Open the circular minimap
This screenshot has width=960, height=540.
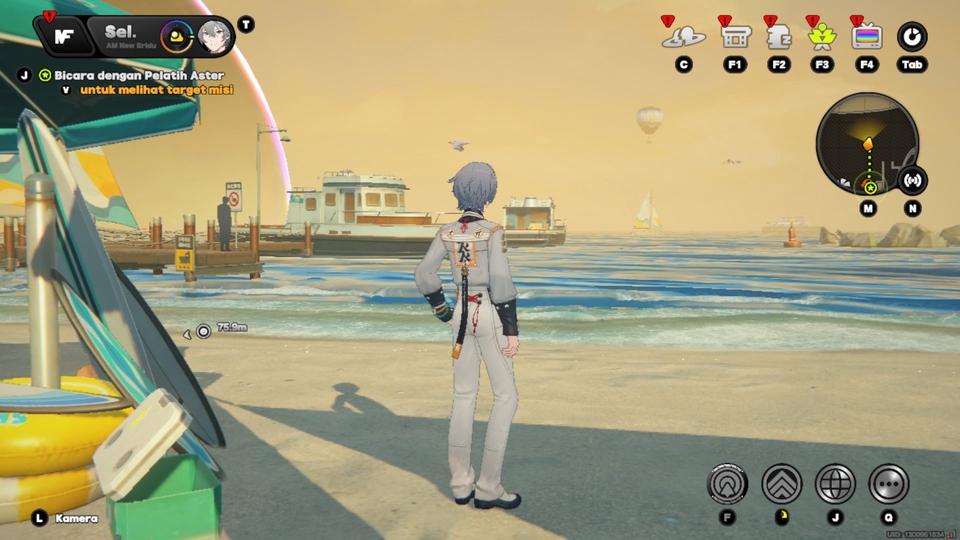point(867,144)
